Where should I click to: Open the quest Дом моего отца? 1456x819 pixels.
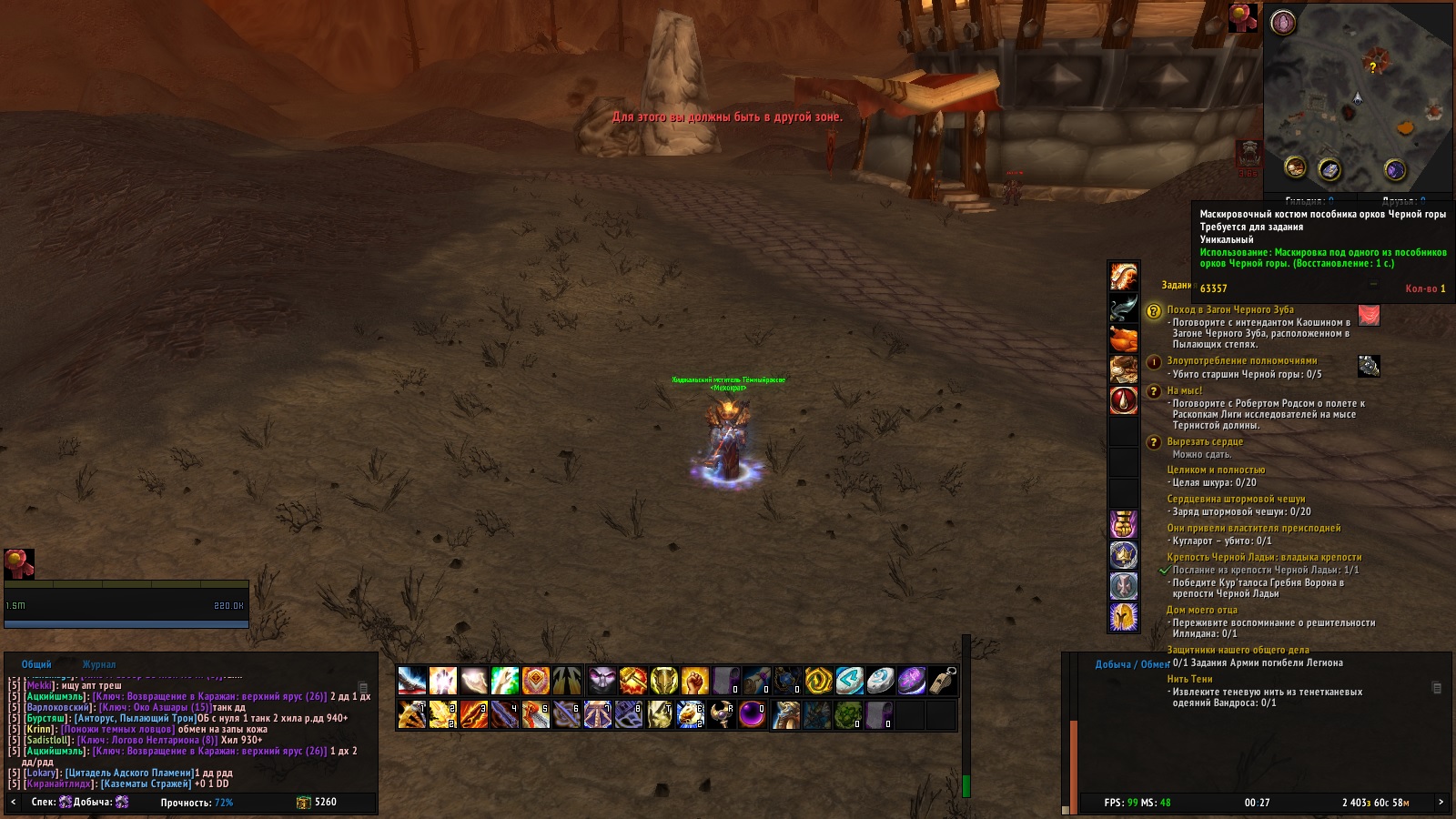click(1201, 610)
